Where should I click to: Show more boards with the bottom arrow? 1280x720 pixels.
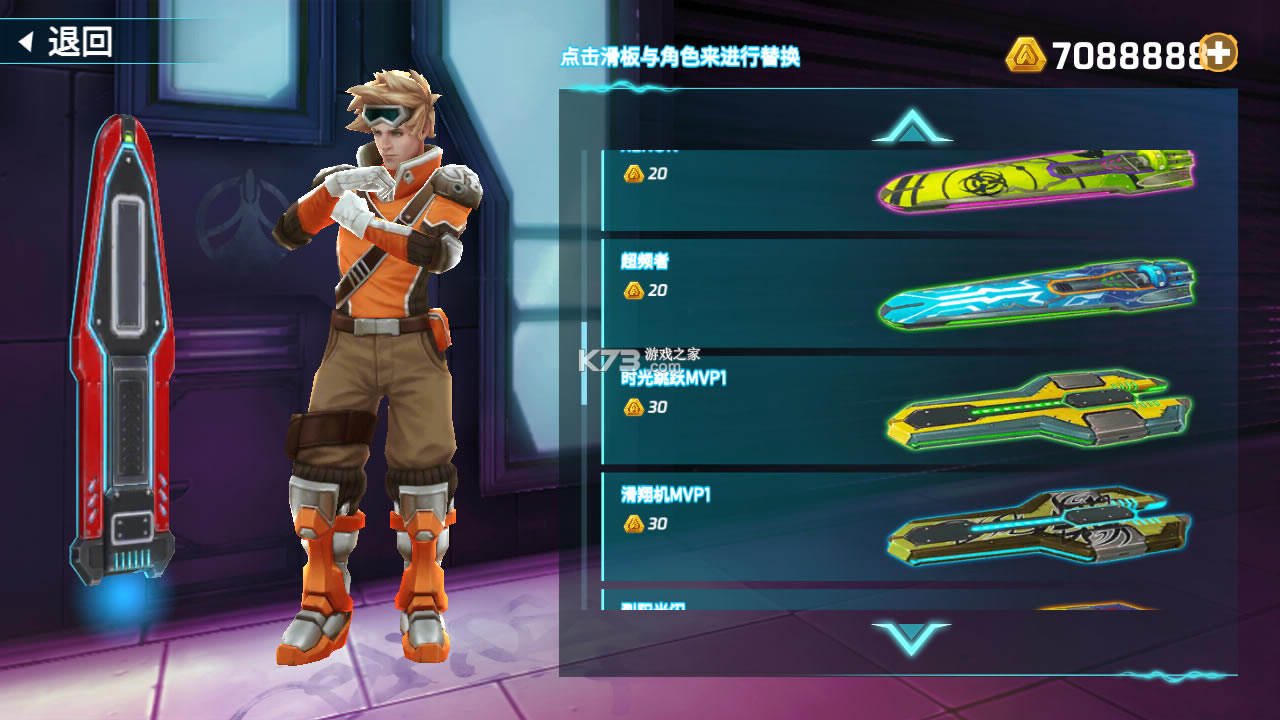(x=911, y=638)
